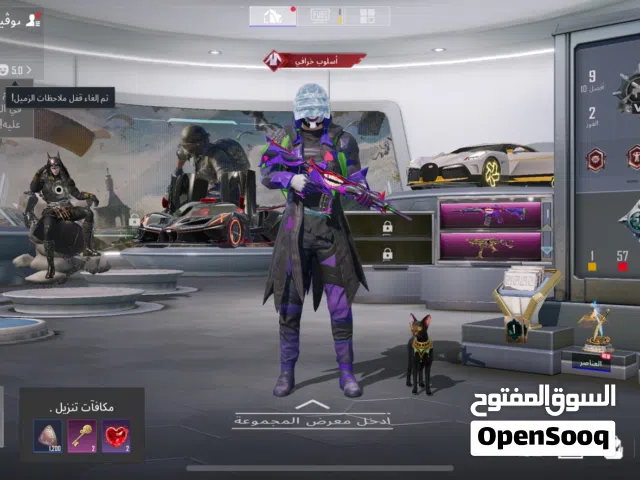Select the grid view tab
The image size is (640, 480).
(368, 16)
